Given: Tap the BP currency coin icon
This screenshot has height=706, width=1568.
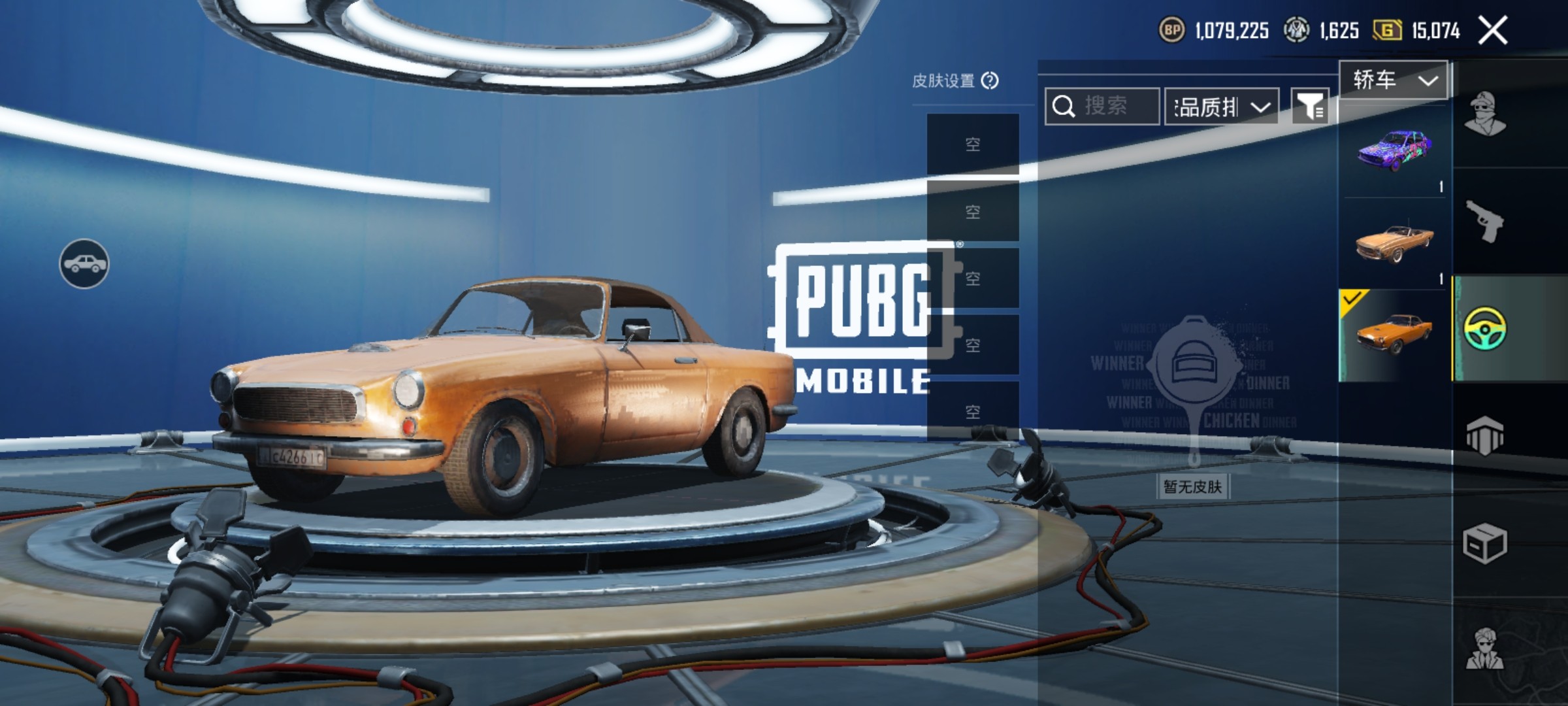Looking at the screenshot, I should tap(1172, 30).
